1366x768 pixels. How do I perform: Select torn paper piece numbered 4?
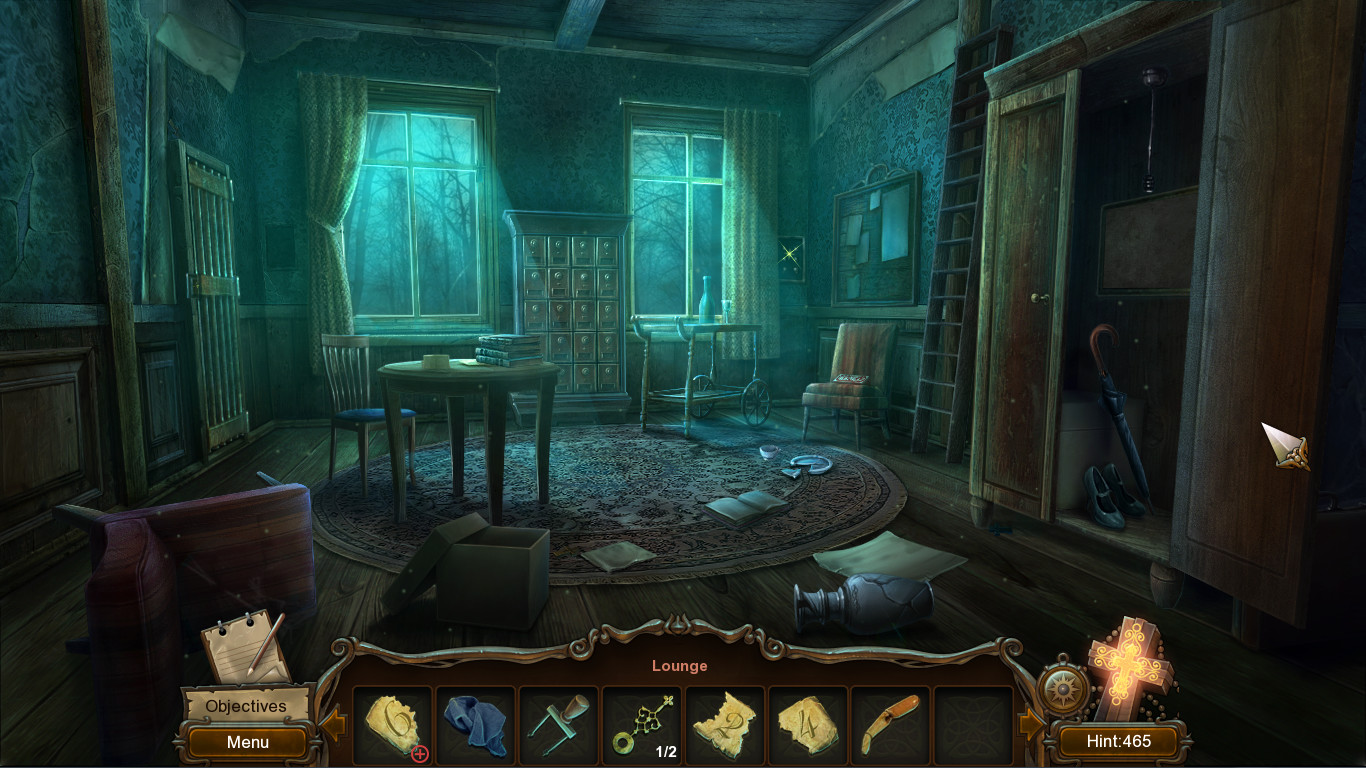pyautogui.click(x=807, y=722)
